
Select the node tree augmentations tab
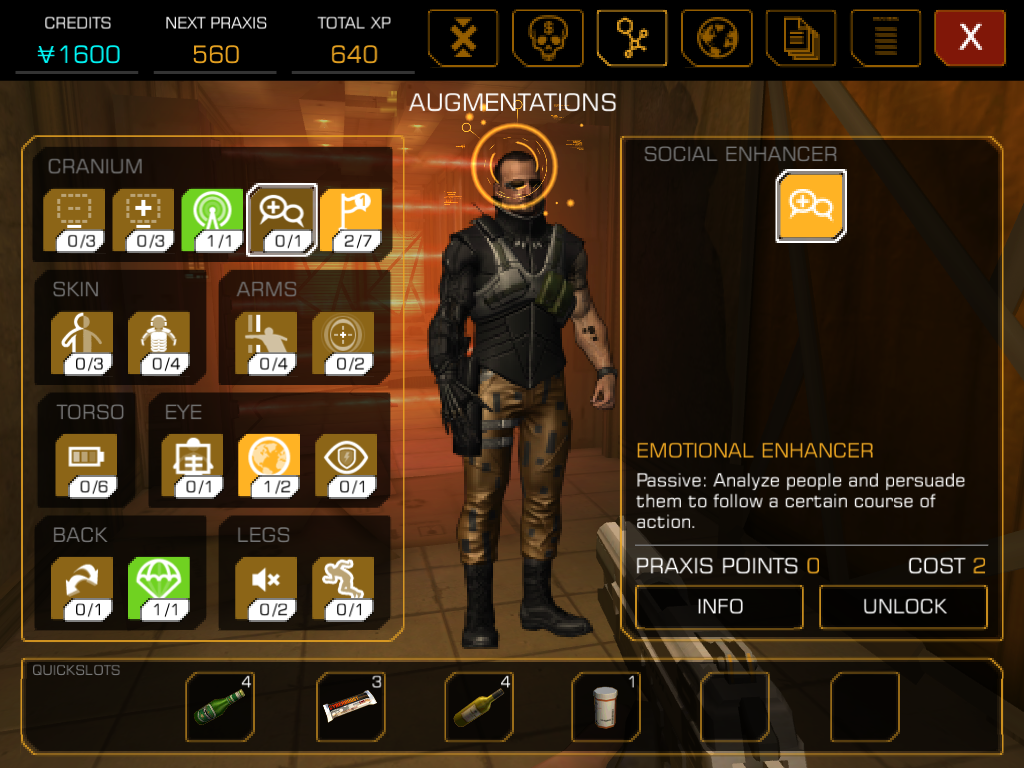[x=632, y=38]
